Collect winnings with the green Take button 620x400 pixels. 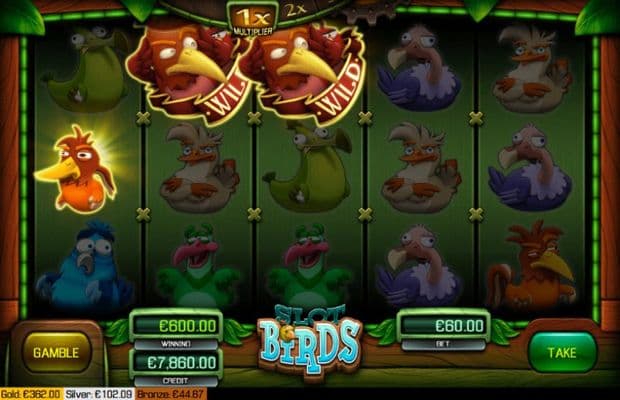point(562,351)
